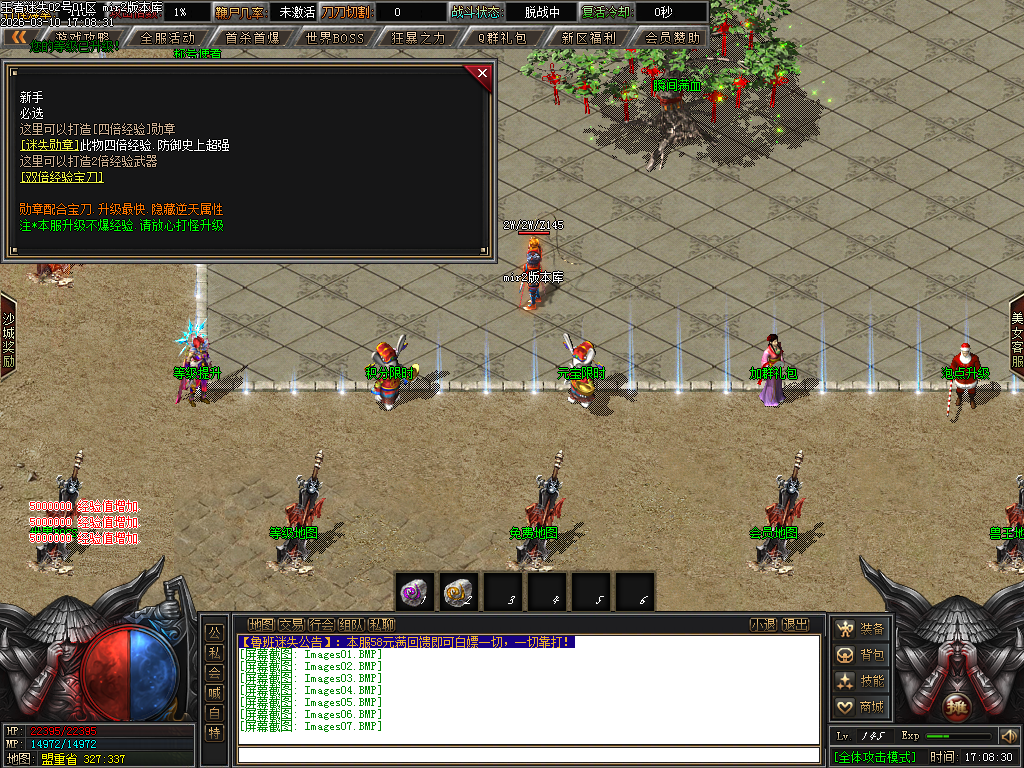Use the orange scroll in hotbar slot 2
The width and height of the screenshot is (1024, 768).
click(x=458, y=592)
